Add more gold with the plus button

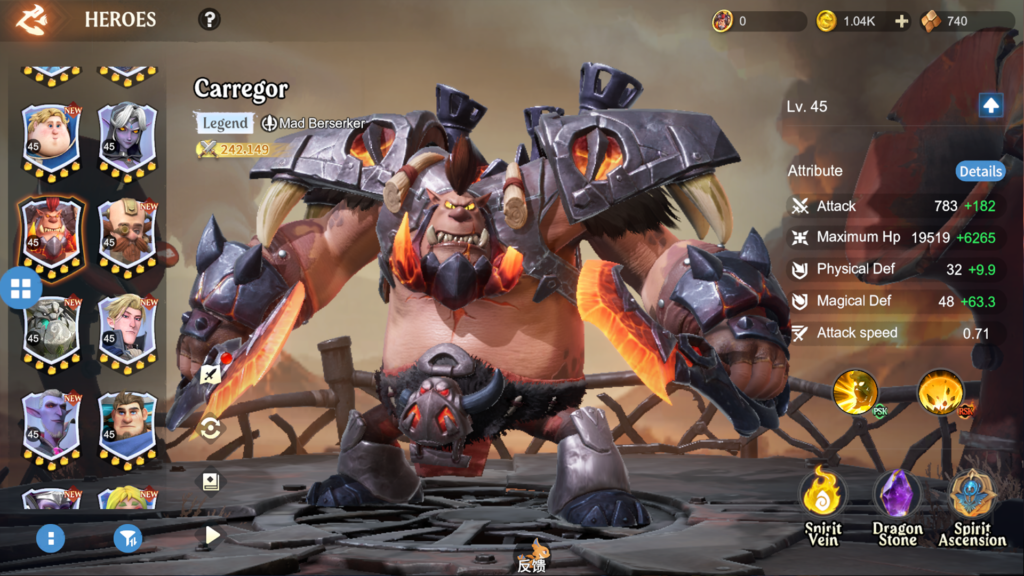[x=901, y=21]
